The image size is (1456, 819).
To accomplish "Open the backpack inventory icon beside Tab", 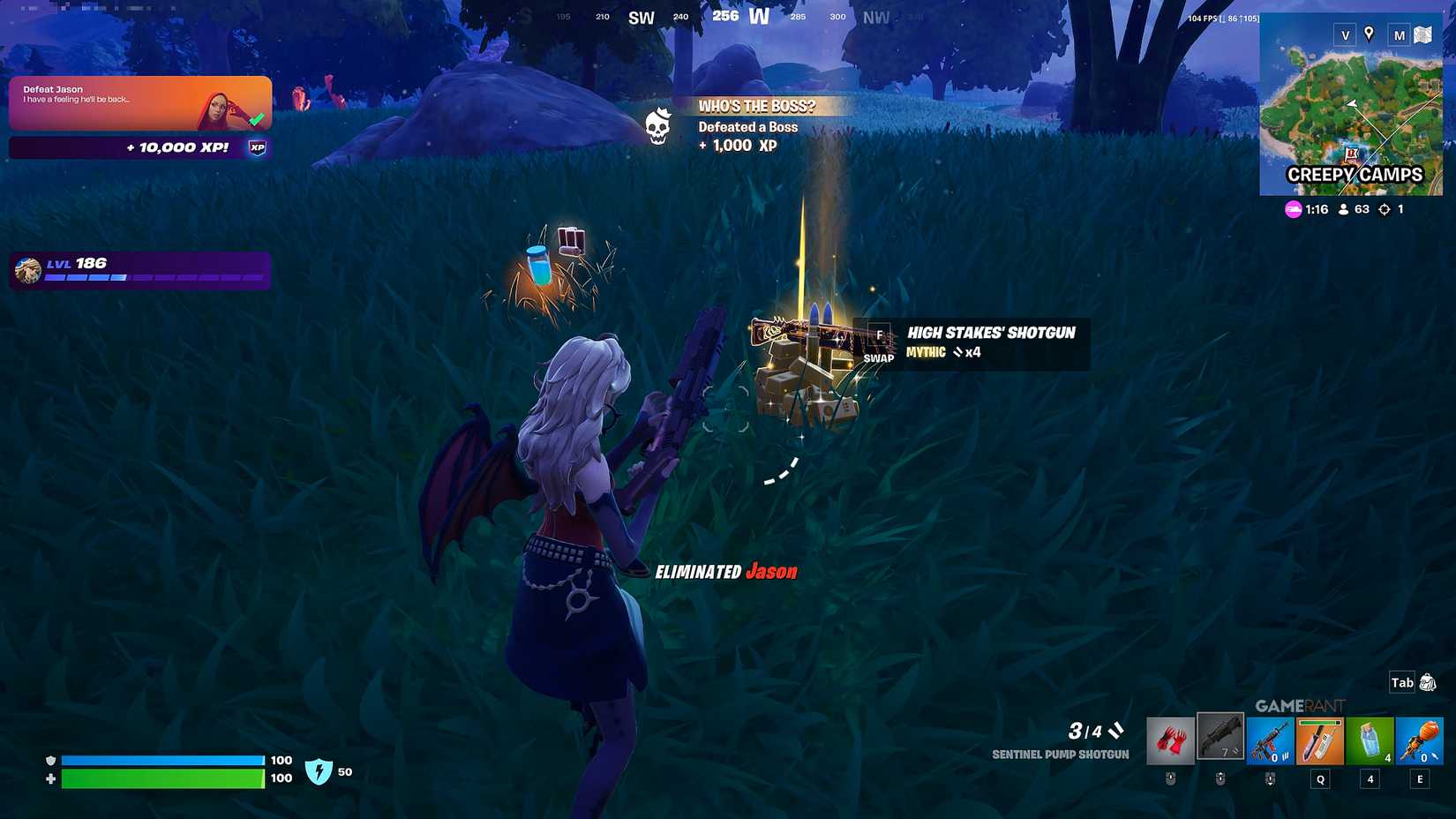I will [1430, 681].
